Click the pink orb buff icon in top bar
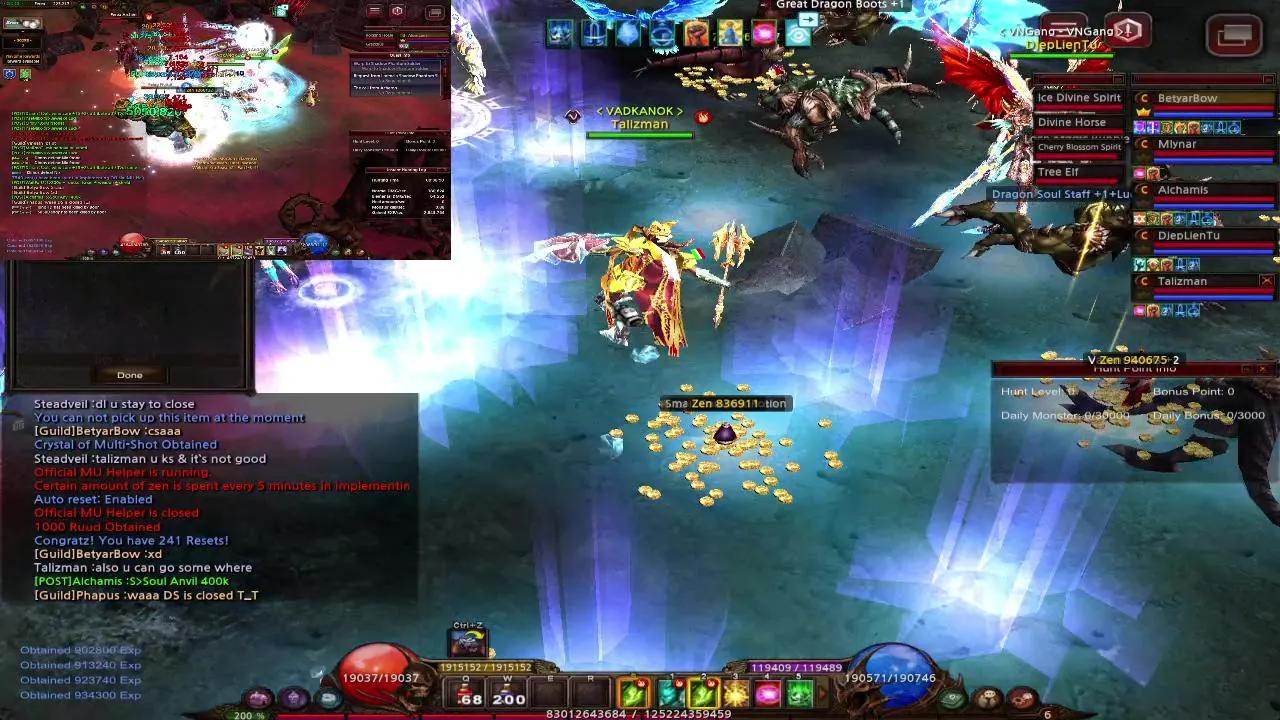 point(761,32)
